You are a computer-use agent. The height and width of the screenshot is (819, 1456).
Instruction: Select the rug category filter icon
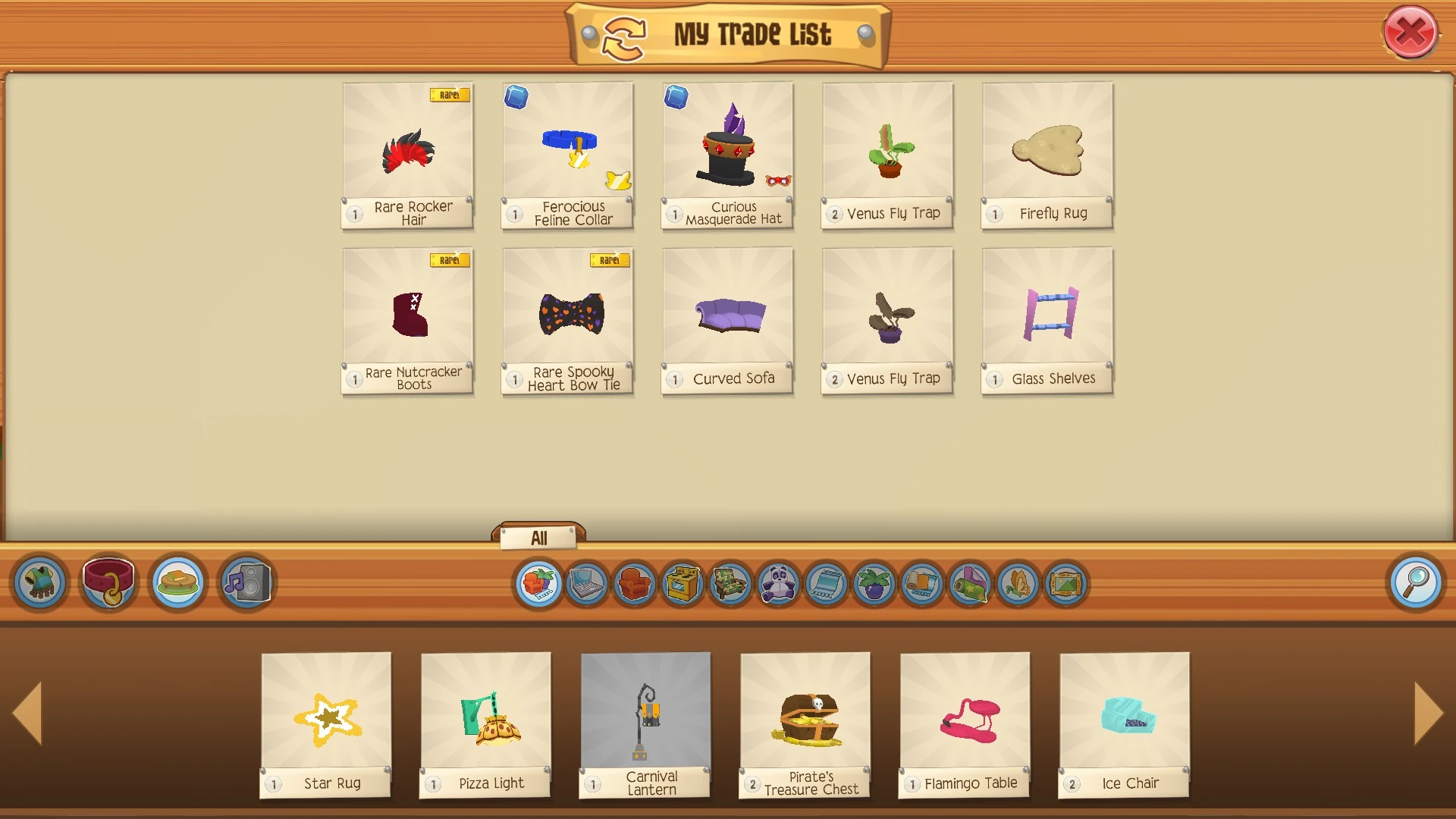click(824, 583)
